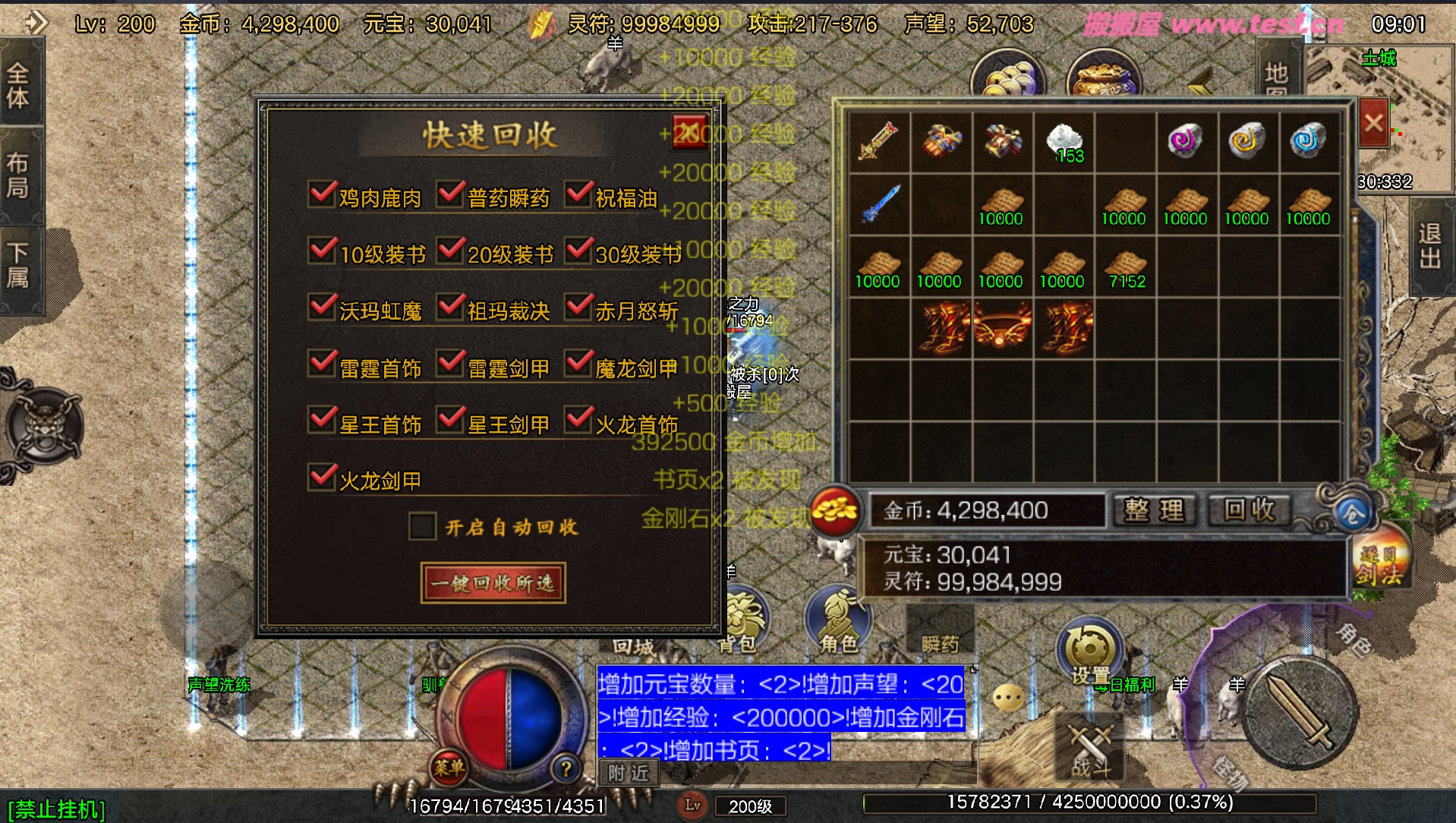
Task: Untick the 鸡肉鹿肉 recycle checkbox
Action: coord(323,194)
